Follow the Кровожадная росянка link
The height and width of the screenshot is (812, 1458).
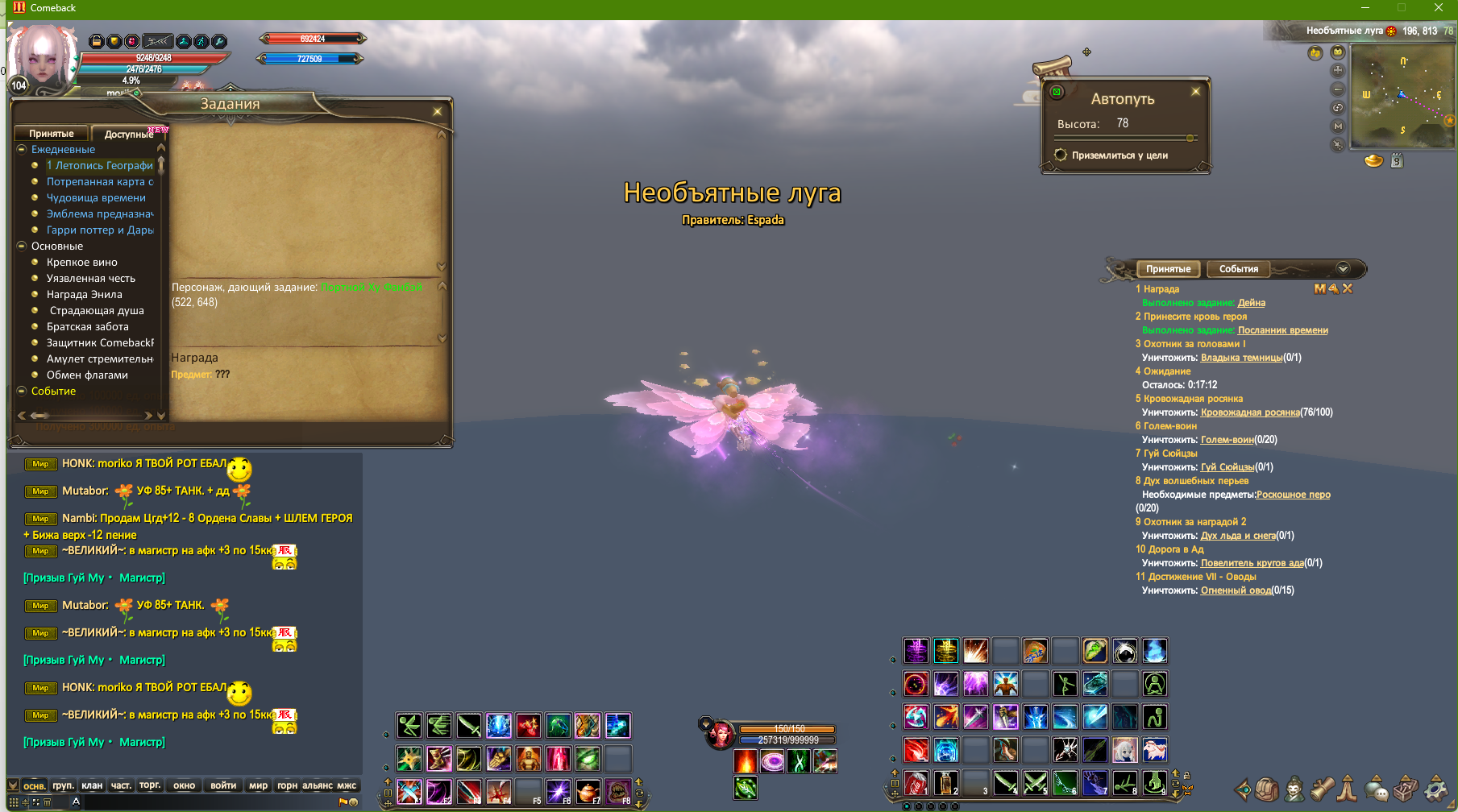coord(1250,412)
